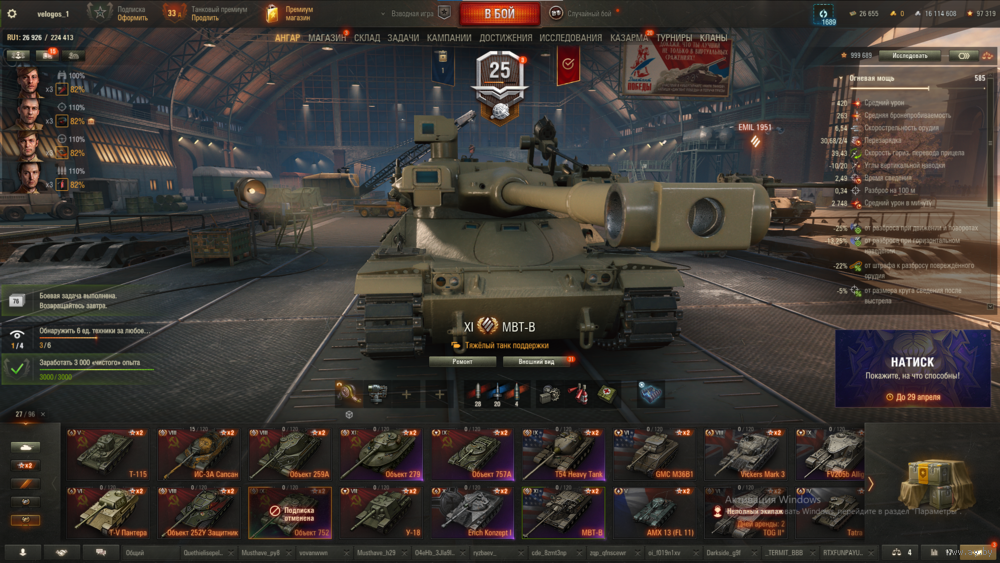Start battle with the В БОЙ button
The image size is (1000, 563).
499,14
